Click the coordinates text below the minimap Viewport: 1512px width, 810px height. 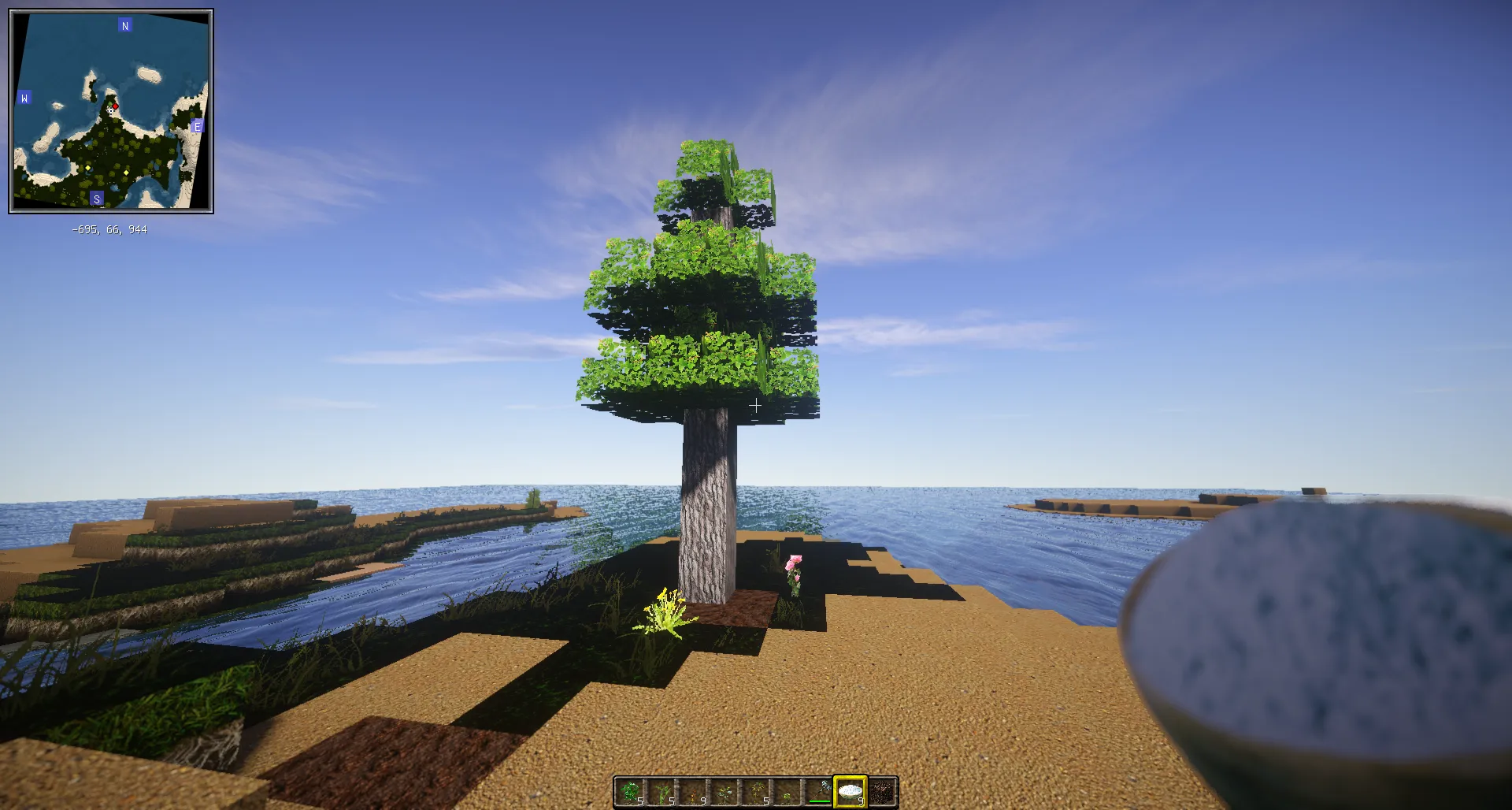[111, 229]
